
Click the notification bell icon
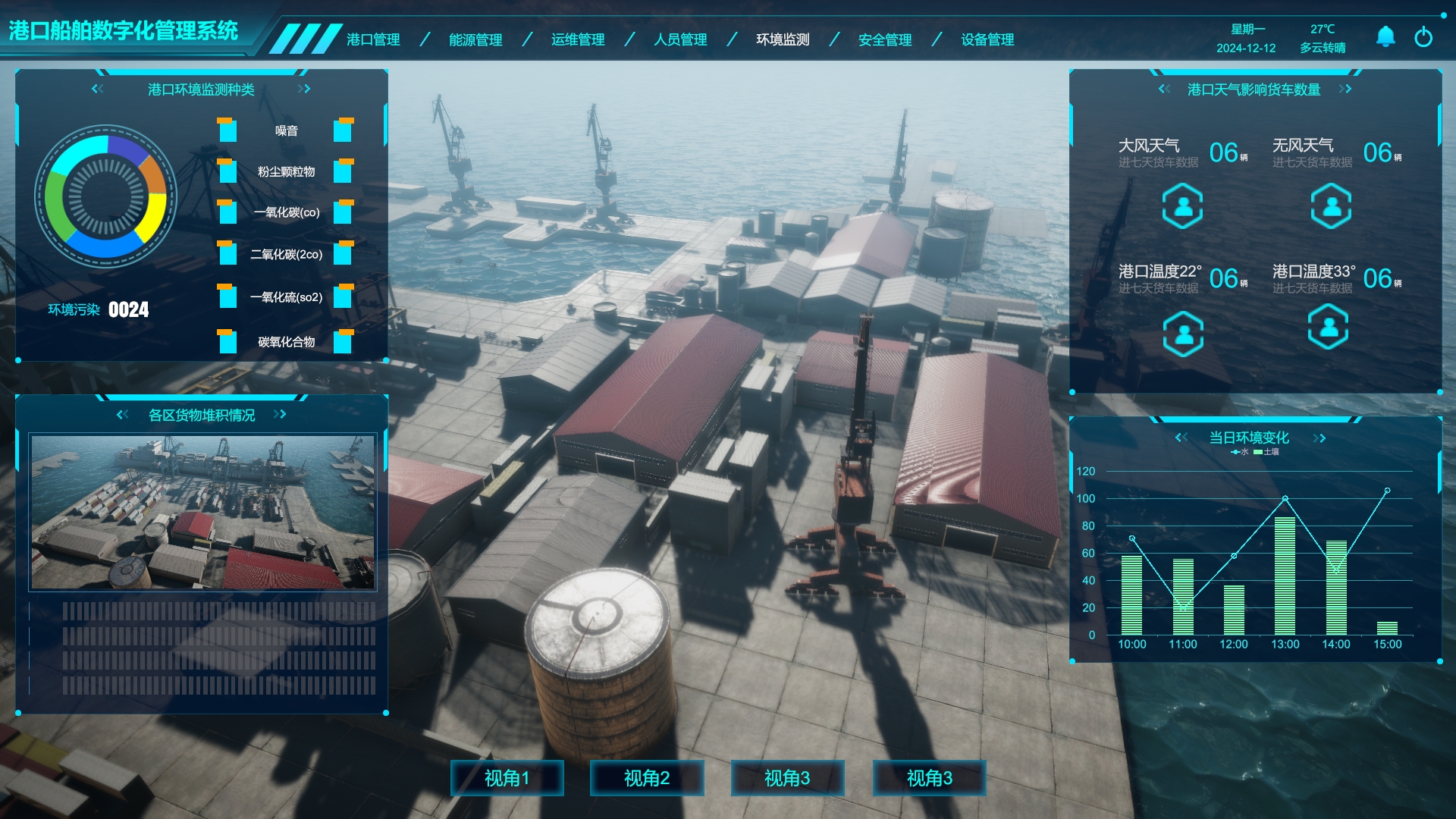[x=1385, y=36]
